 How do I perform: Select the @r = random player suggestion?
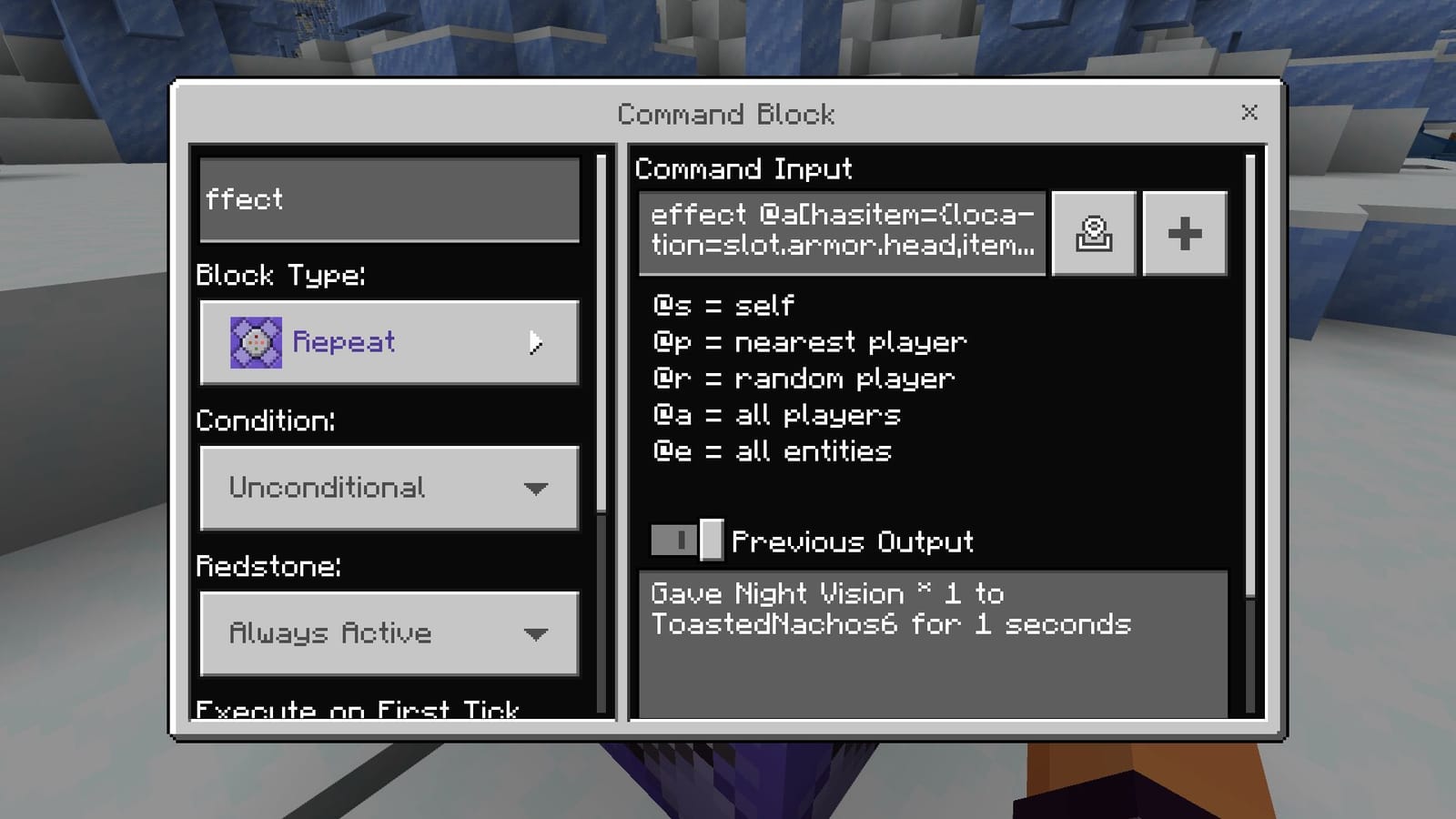(803, 379)
